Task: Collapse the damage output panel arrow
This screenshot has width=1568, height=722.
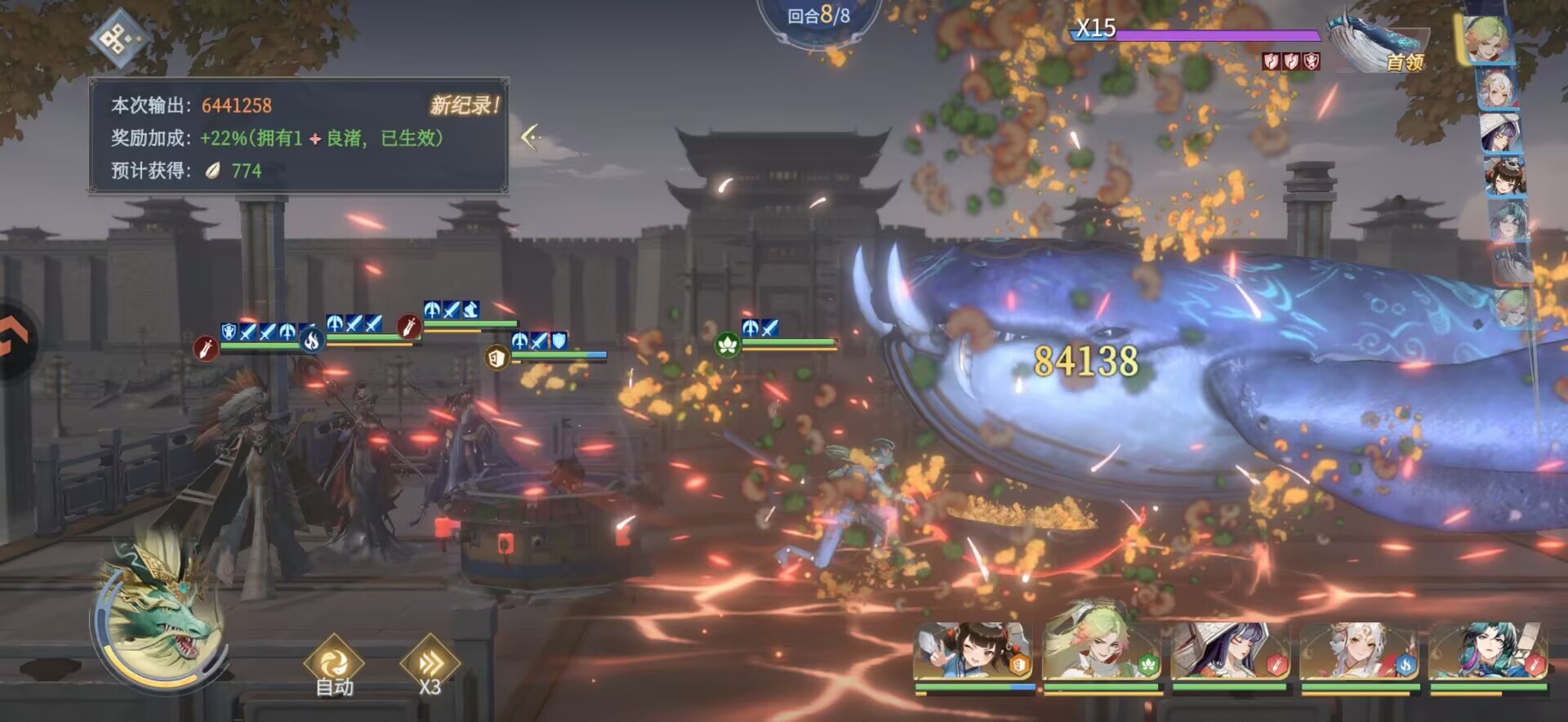Action: coord(531,136)
